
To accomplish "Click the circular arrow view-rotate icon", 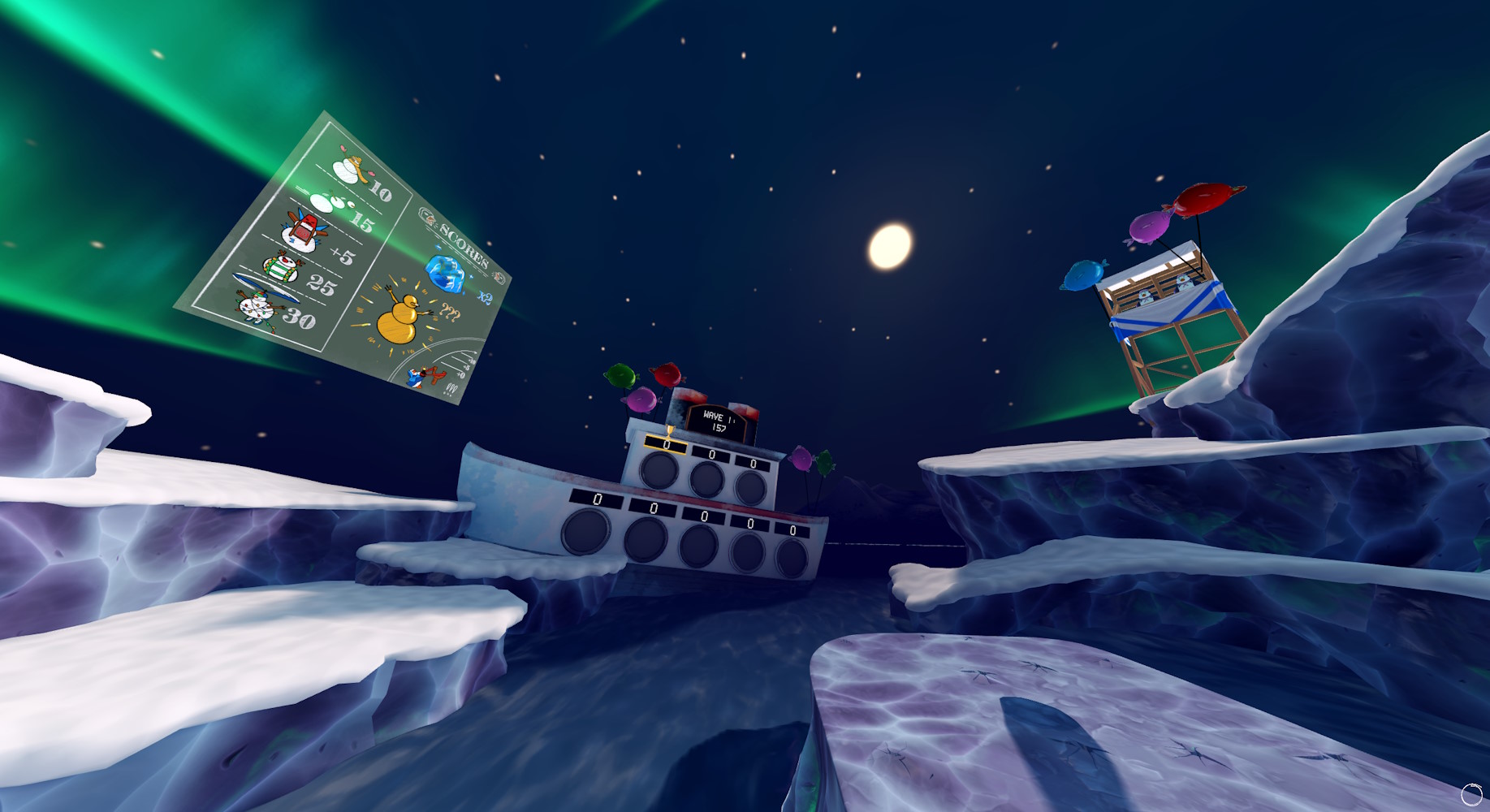I will coord(1471,793).
